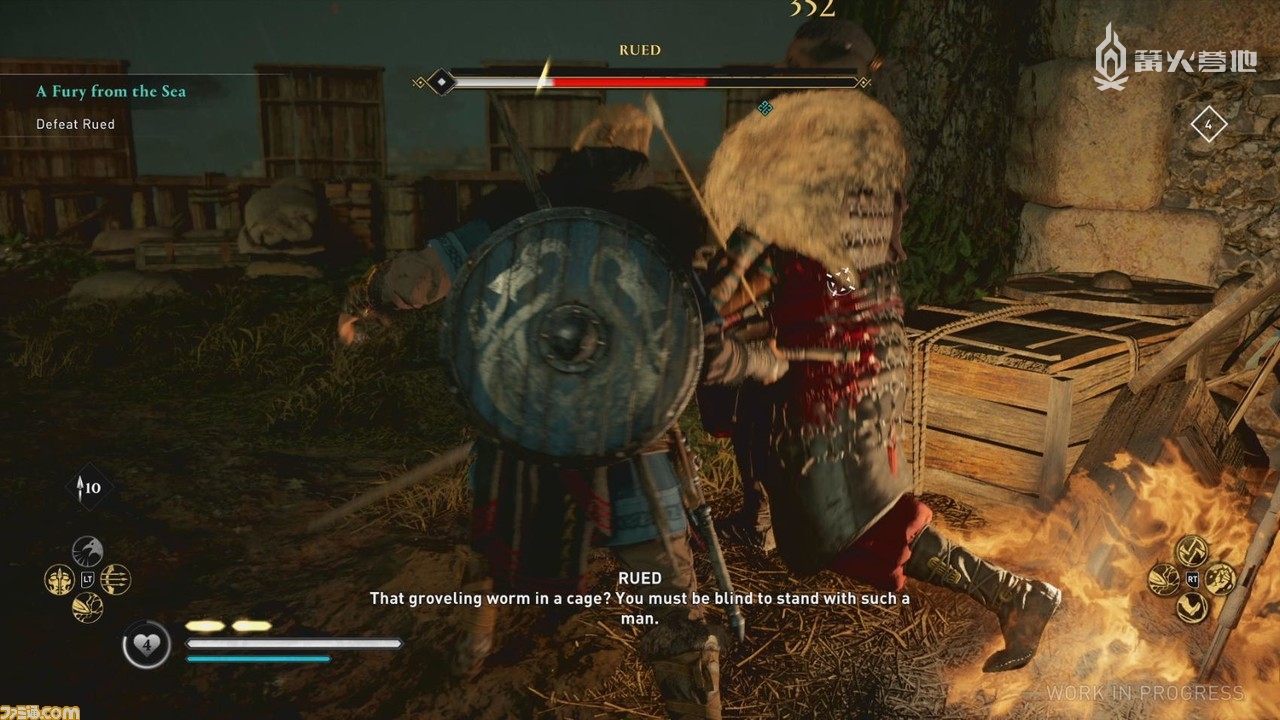The width and height of the screenshot is (1280, 720).
Task: Trigger the shield ability beside the RT glyph
Action: (1163, 579)
